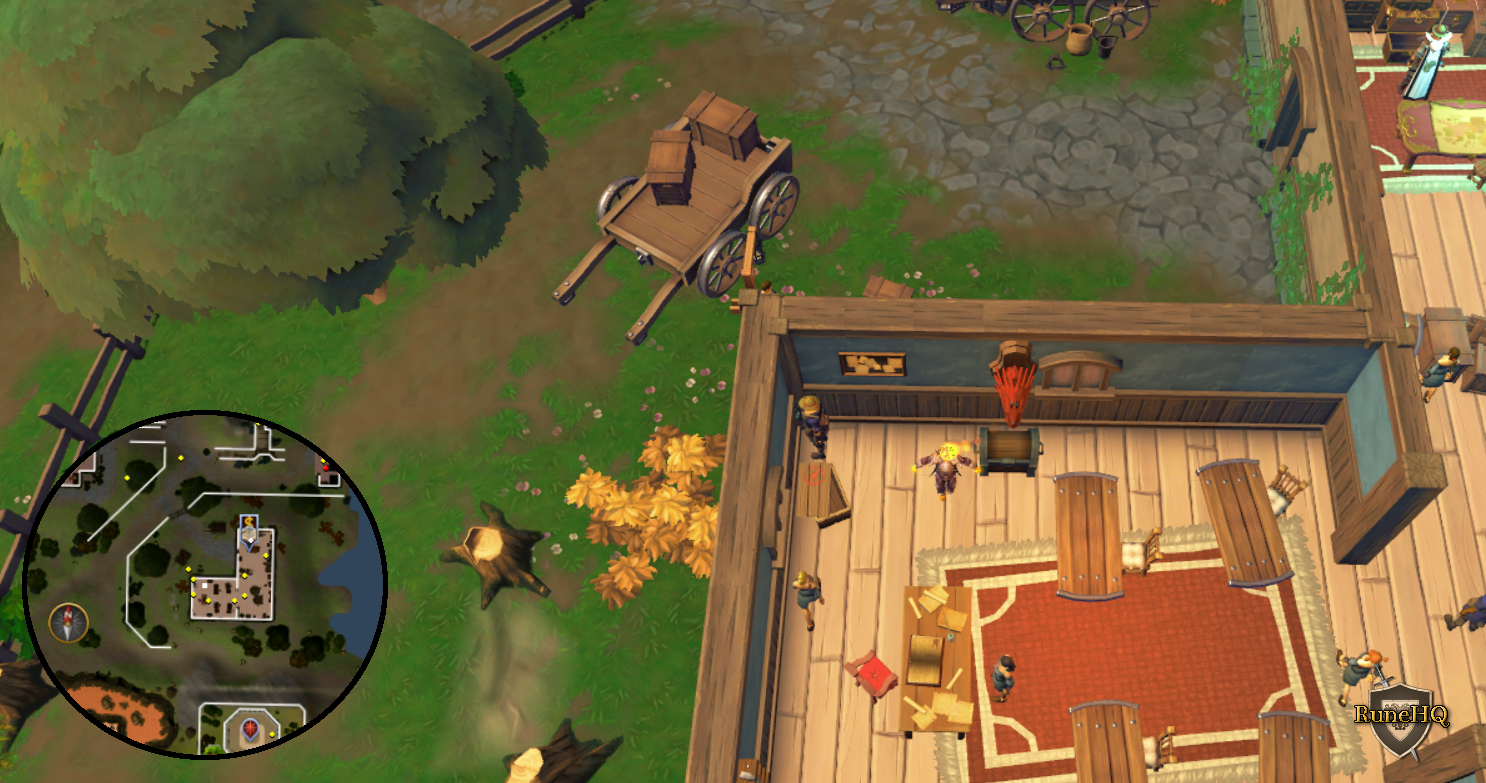The width and height of the screenshot is (1486, 783).
Task: Click the compass on the minimap
Action: point(68,623)
